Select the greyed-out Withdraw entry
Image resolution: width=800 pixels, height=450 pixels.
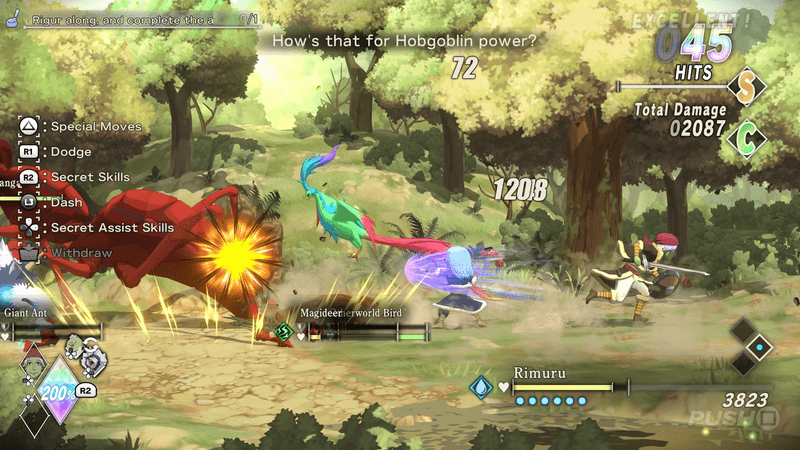pyautogui.click(x=81, y=253)
